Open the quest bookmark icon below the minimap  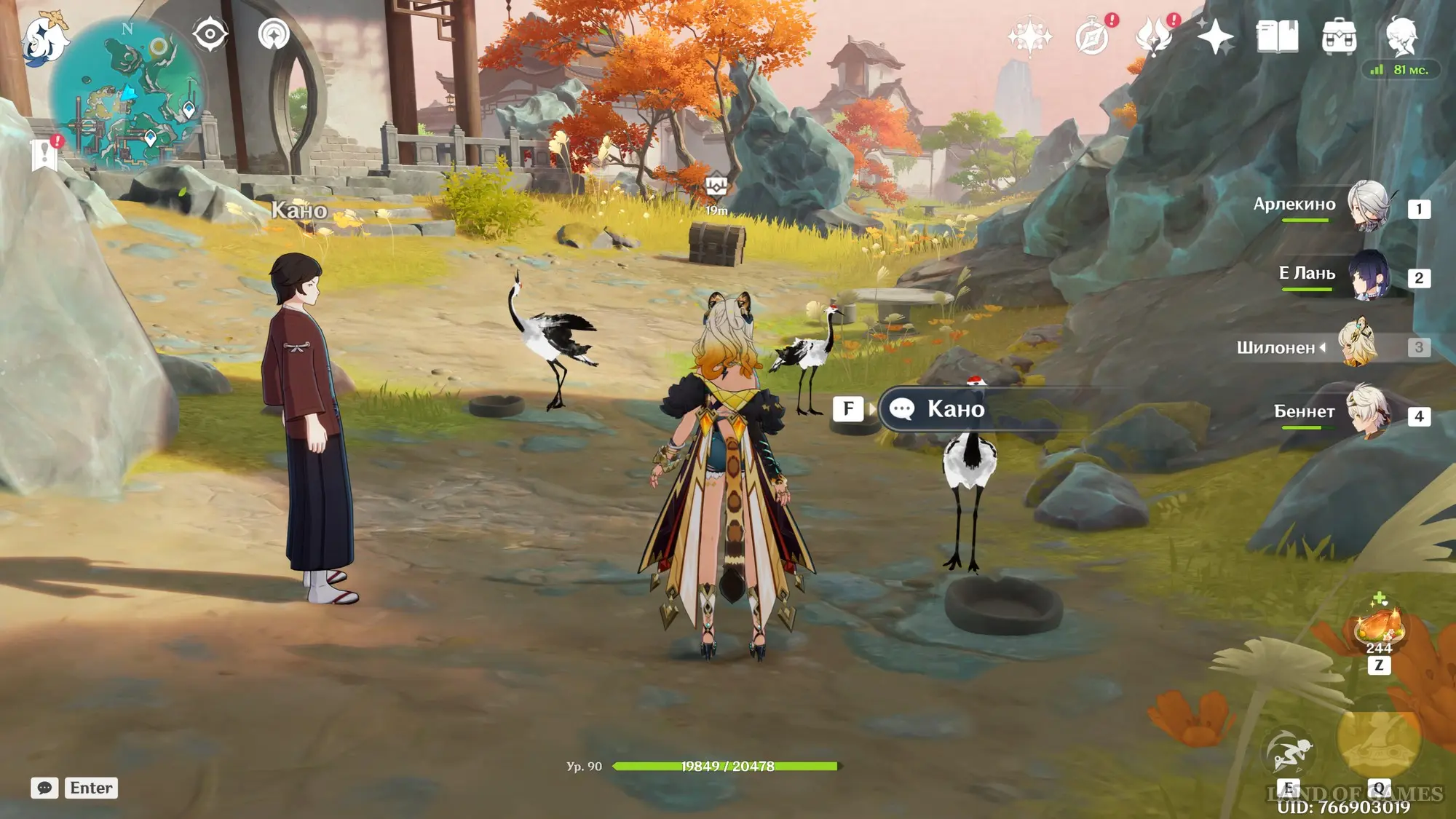tap(45, 154)
